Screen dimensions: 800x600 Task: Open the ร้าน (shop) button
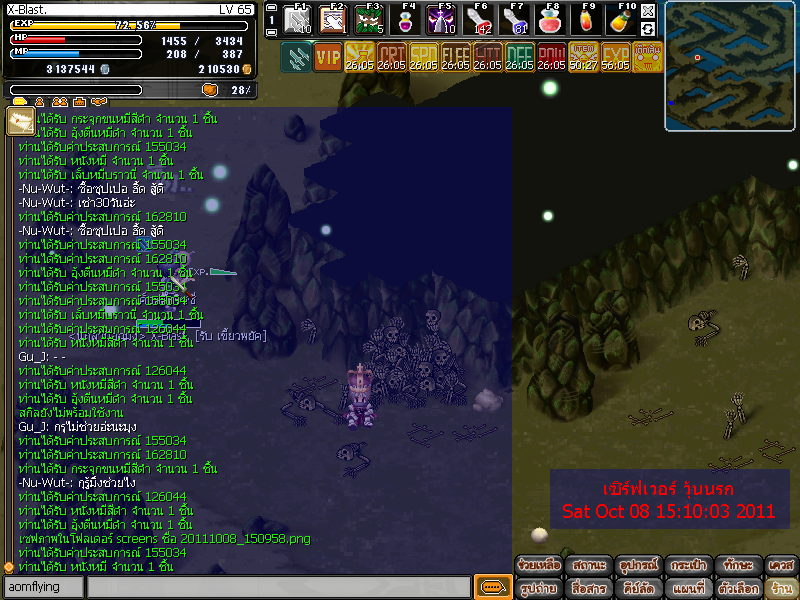(x=780, y=588)
